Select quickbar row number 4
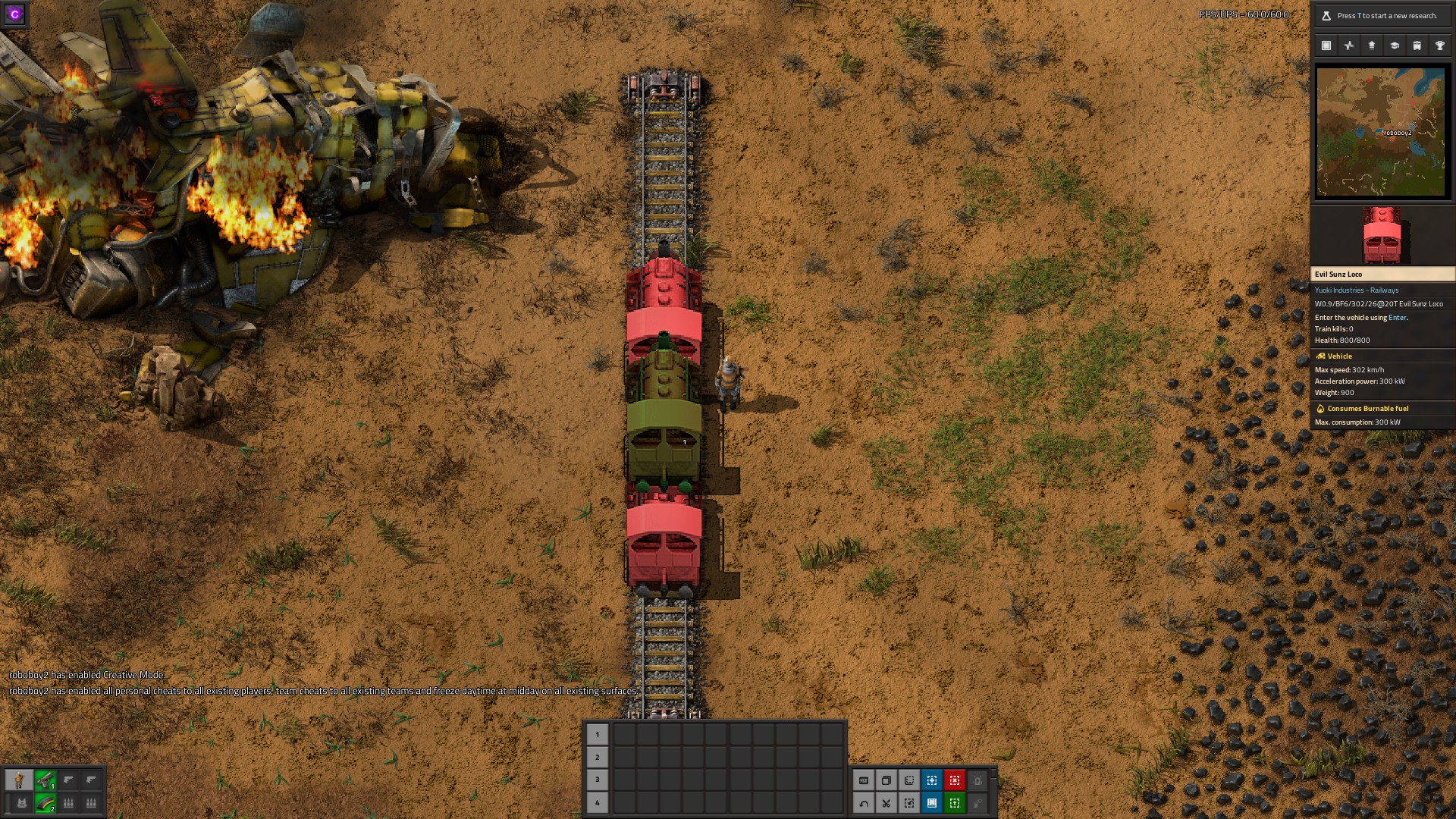 point(597,802)
